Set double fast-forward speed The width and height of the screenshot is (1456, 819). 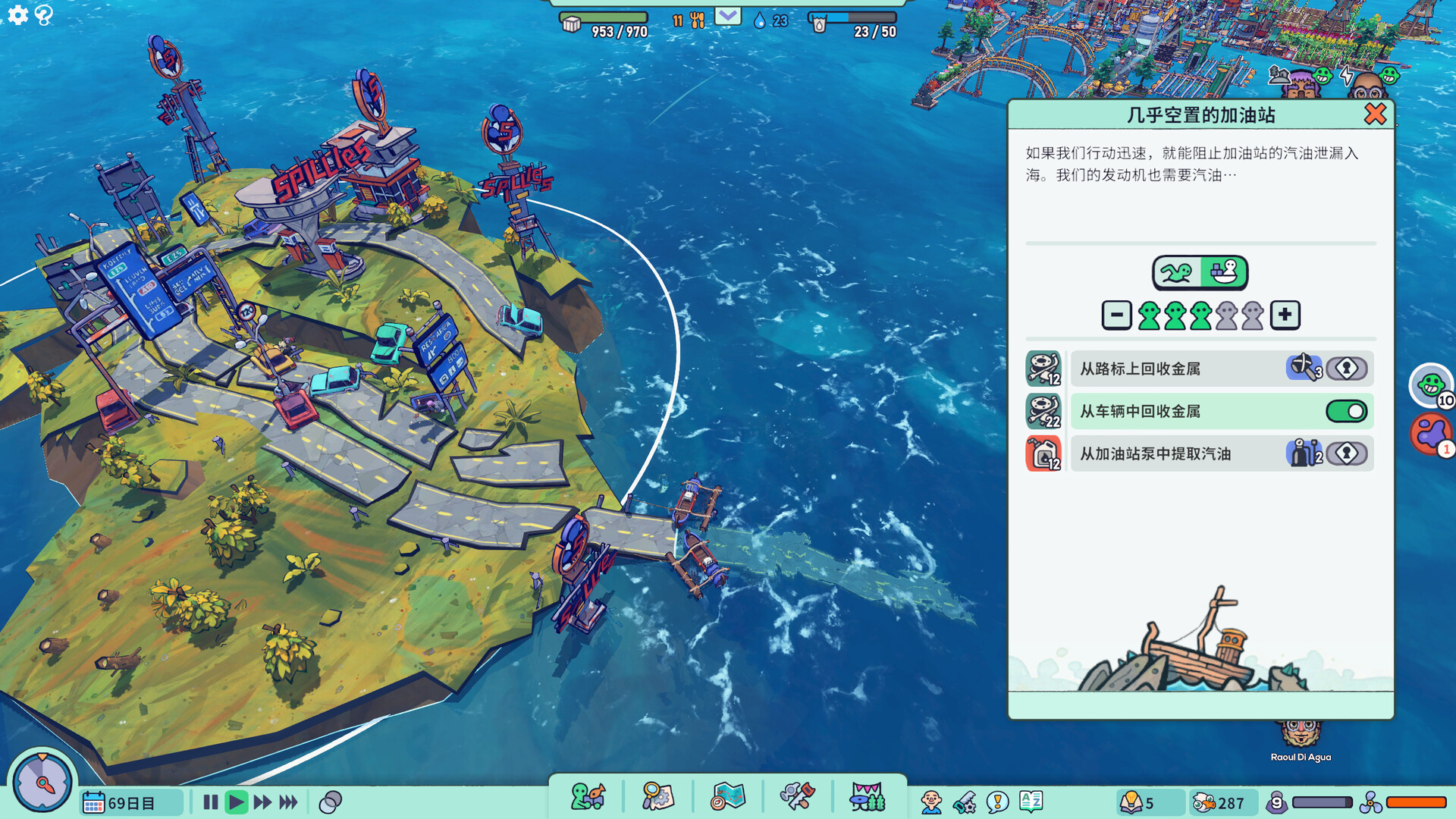coord(262,802)
